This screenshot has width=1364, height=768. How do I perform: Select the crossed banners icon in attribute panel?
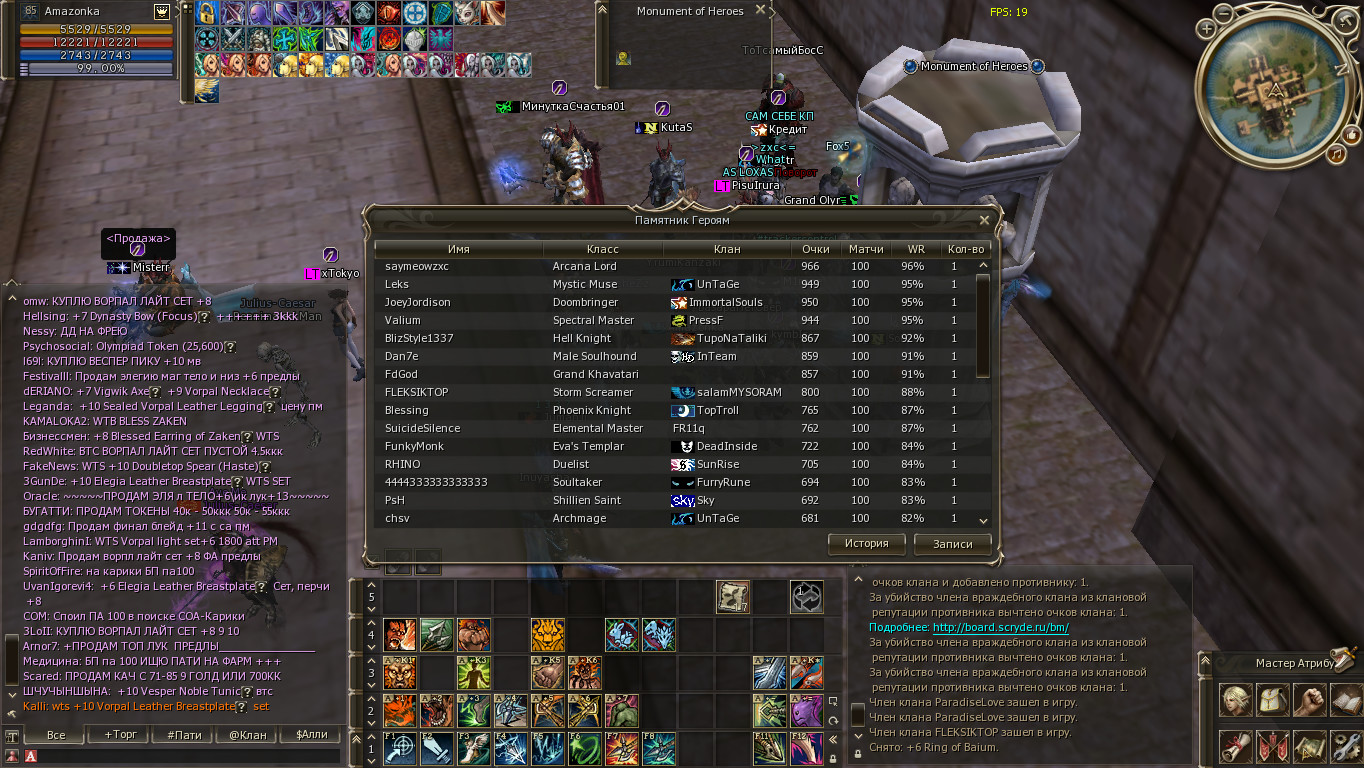coord(1274,747)
